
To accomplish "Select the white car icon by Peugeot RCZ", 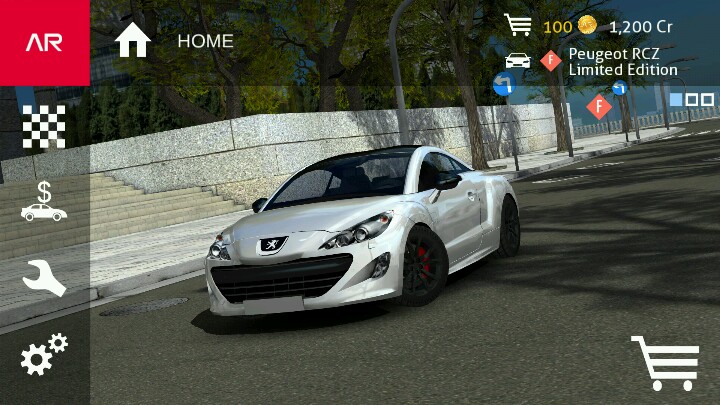I will point(518,61).
